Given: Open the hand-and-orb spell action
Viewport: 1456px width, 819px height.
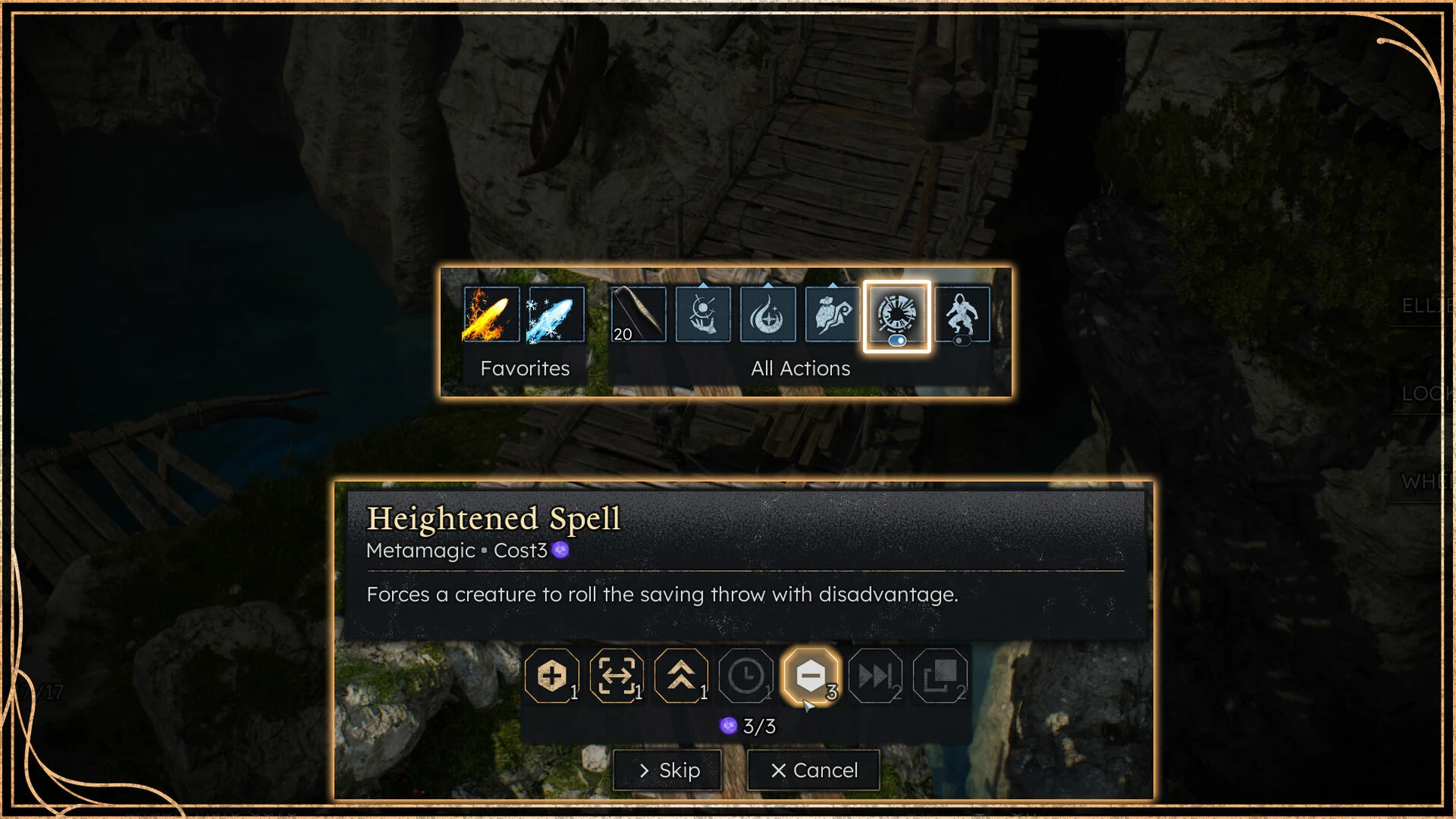Looking at the screenshot, I should (703, 315).
